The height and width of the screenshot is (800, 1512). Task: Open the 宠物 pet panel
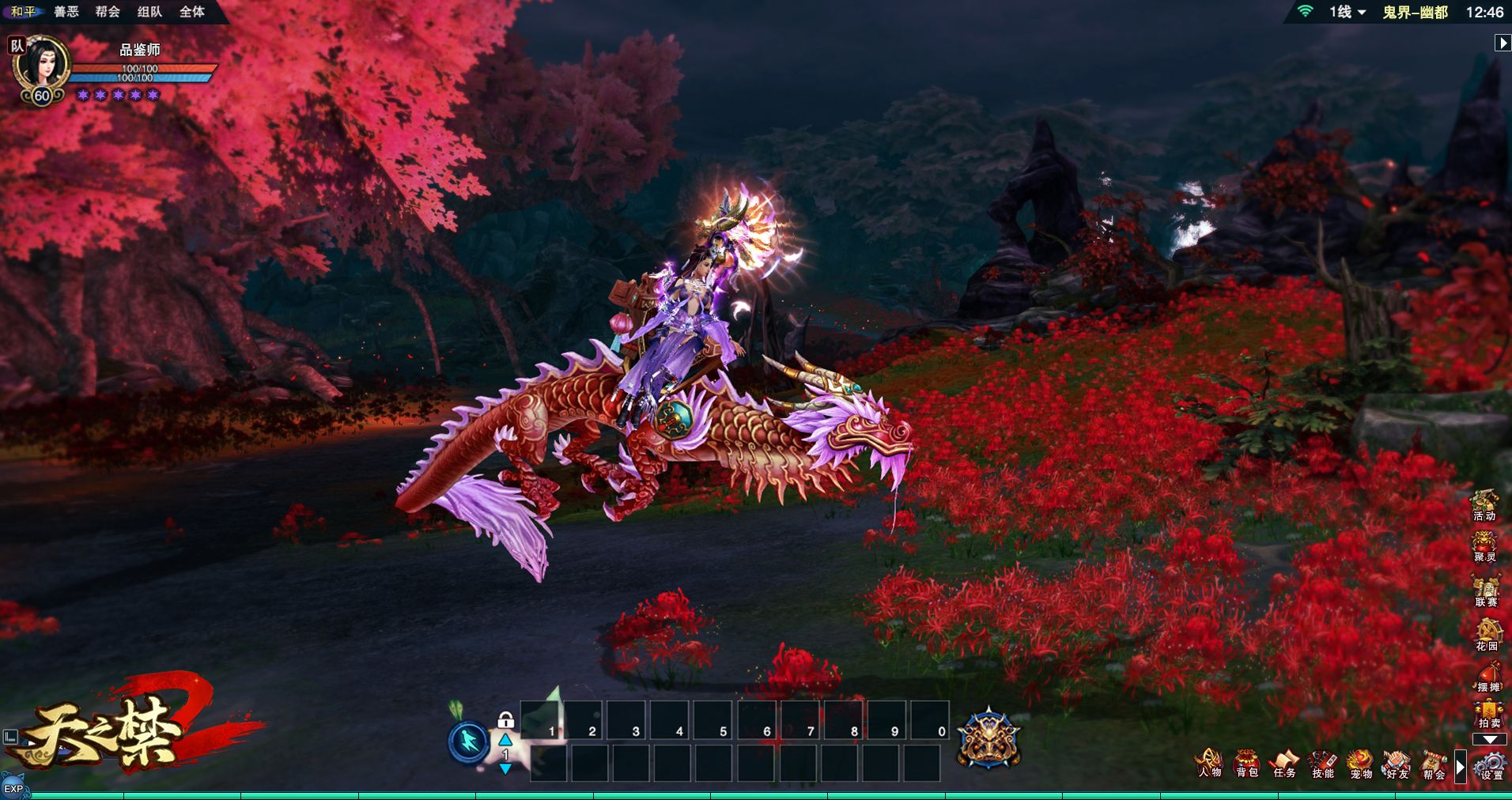click(x=1360, y=764)
